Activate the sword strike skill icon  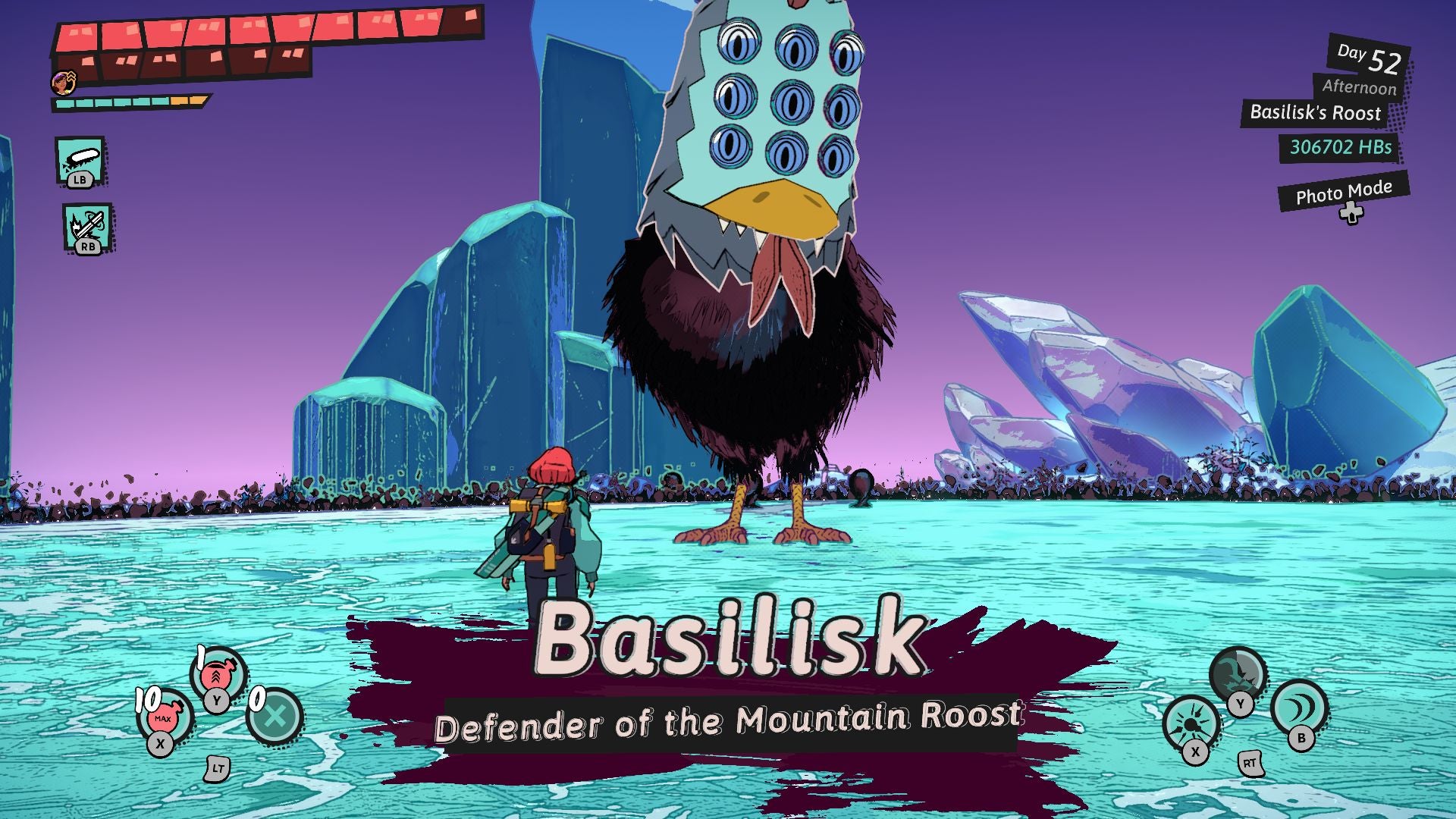click(x=88, y=226)
